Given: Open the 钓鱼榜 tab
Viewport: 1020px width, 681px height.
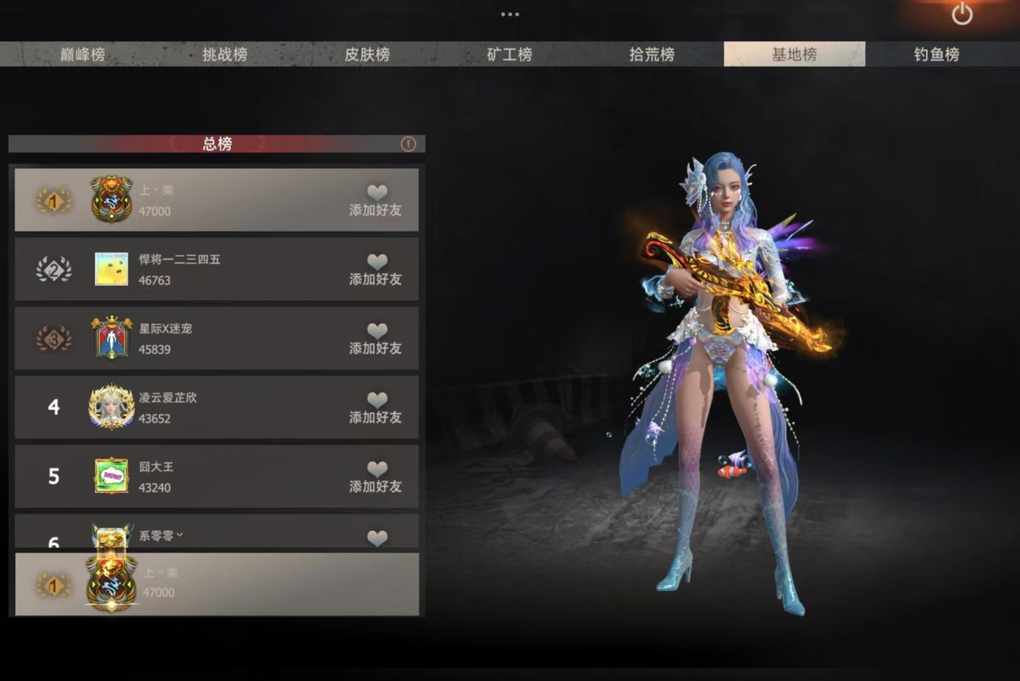Looking at the screenshot, I should pyautogui.click(x=936, y=55).
